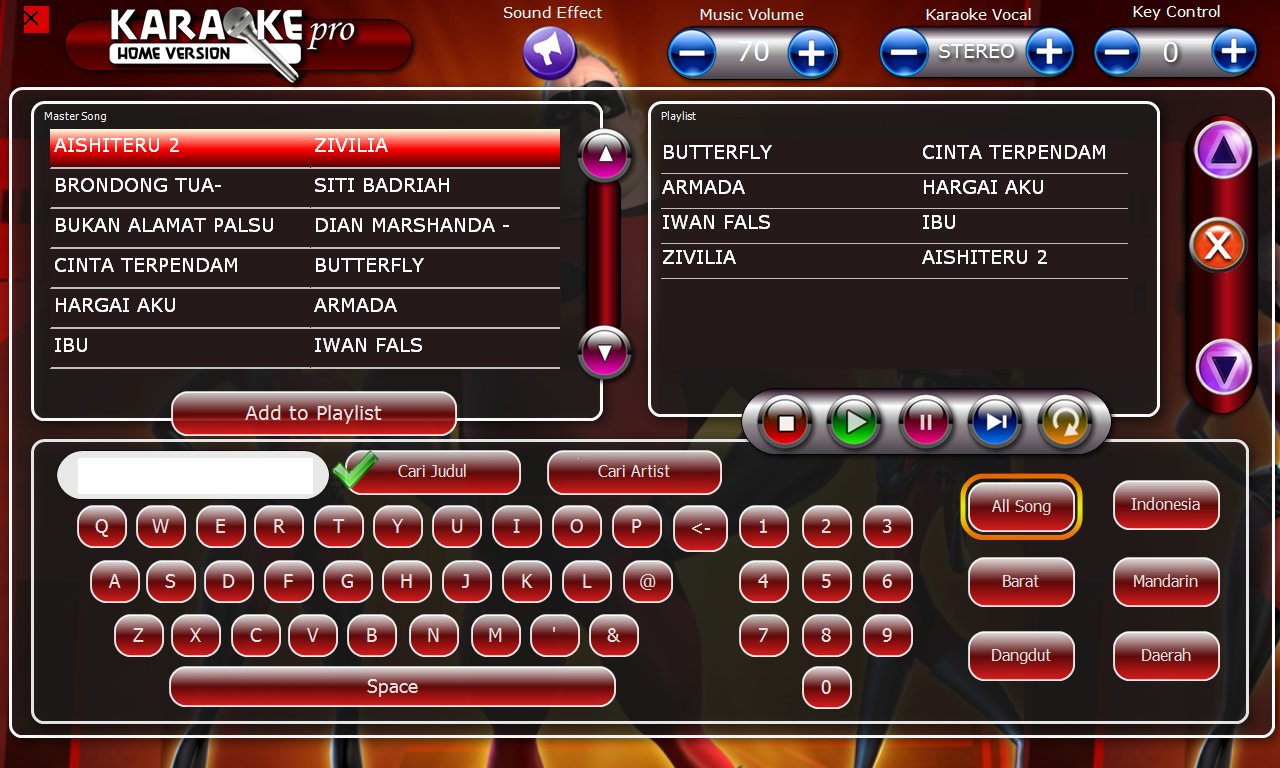Select the All Song filter
Viewport: 1280px width, 768px height.
[1021, 506]
